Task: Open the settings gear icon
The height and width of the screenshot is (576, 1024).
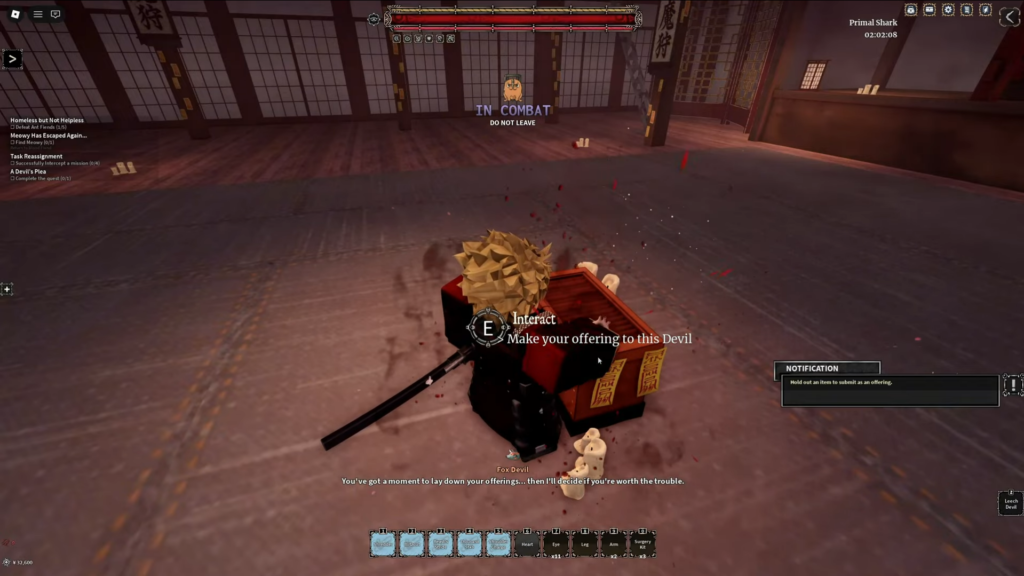Action: (x=948, y=10)
